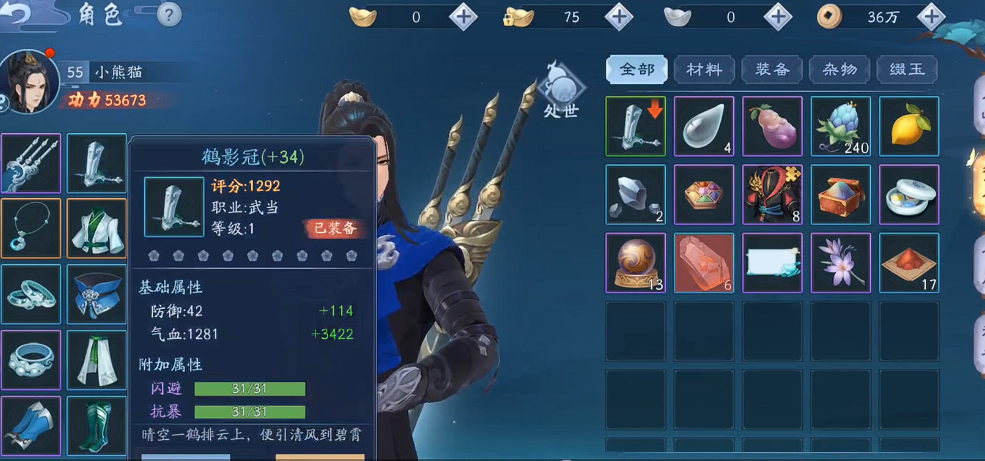Choose the equipped white-green robe slot
Image resolution: width=985 pixels, height=461 pixels.
pos(96,228)
